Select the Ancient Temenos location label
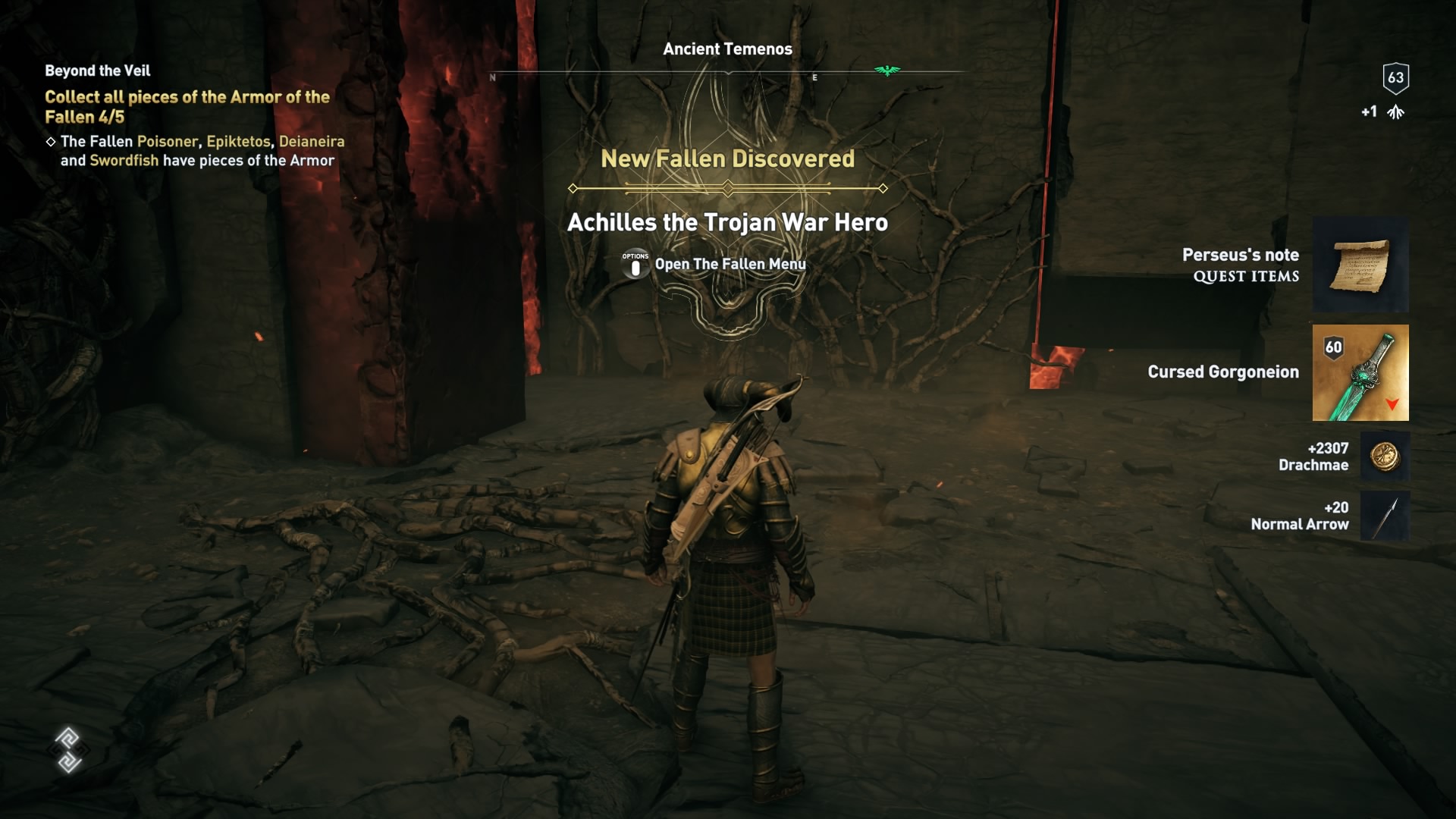Screen dimensions: 1456x819 (x=726, y=49)
